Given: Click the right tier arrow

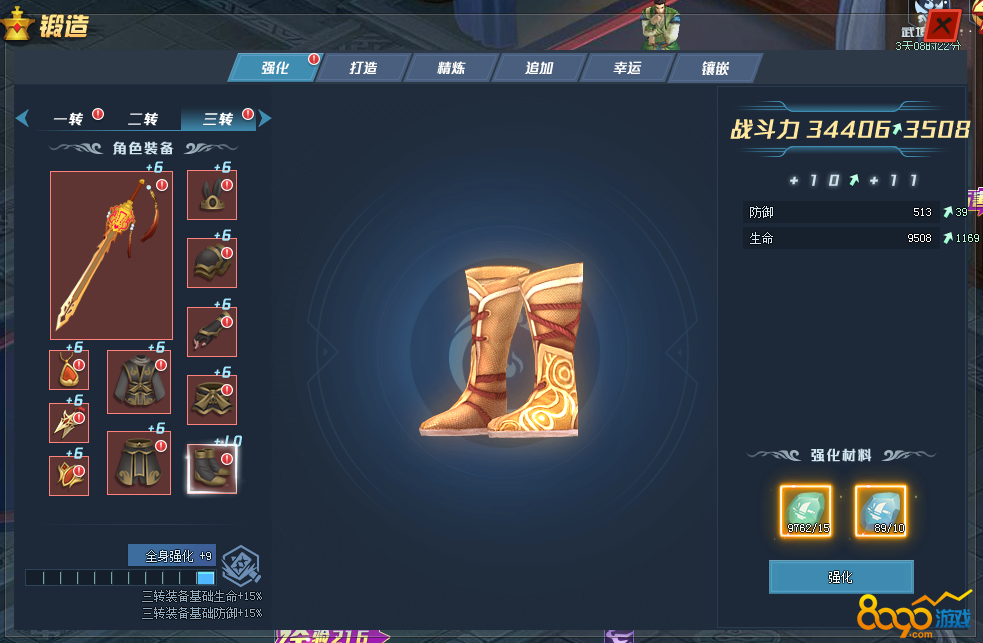Looking at the screenshot, I should (265, 119).
